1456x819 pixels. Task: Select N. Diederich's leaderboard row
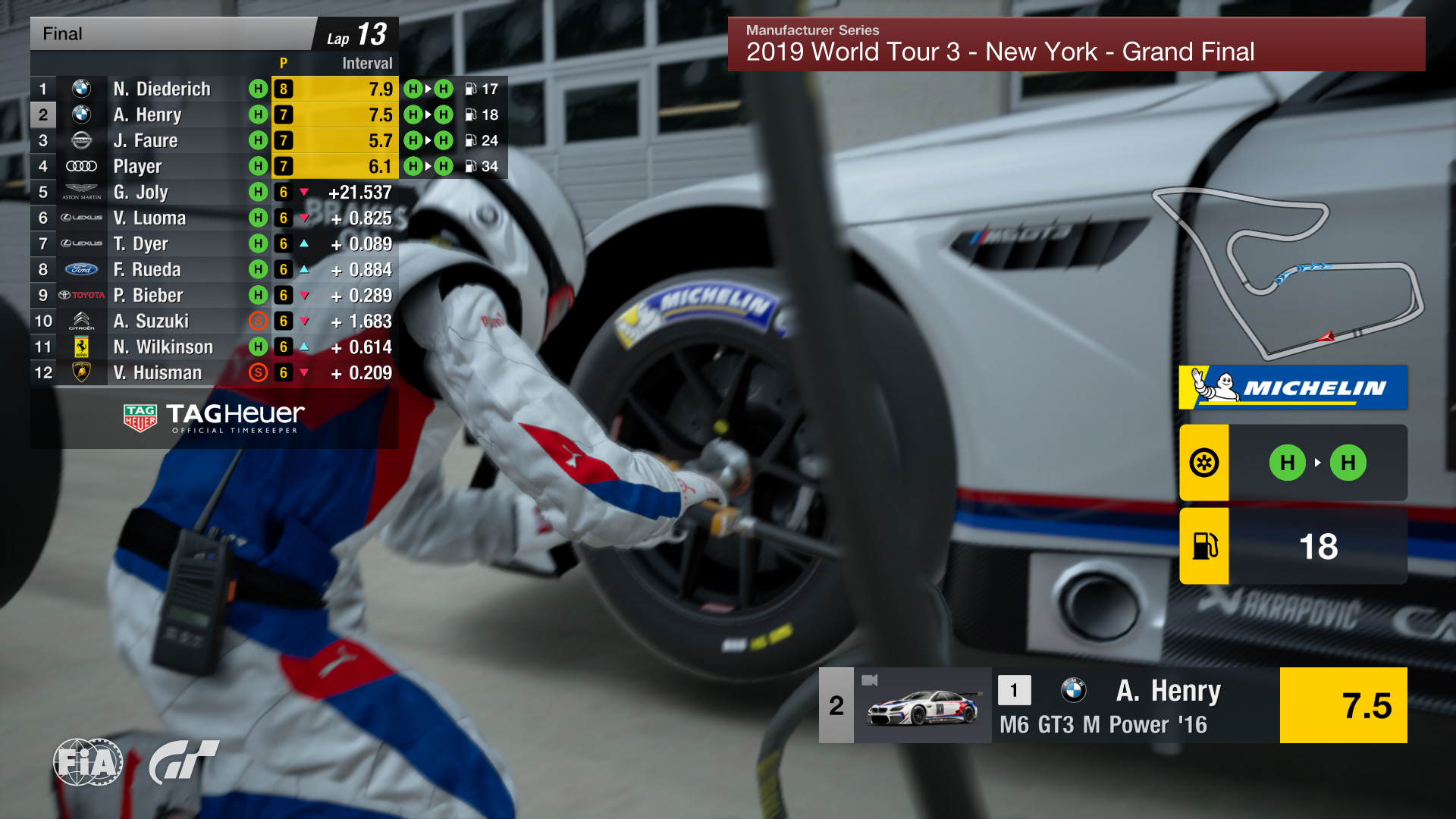pyautogui.click(x=162, y=89)
